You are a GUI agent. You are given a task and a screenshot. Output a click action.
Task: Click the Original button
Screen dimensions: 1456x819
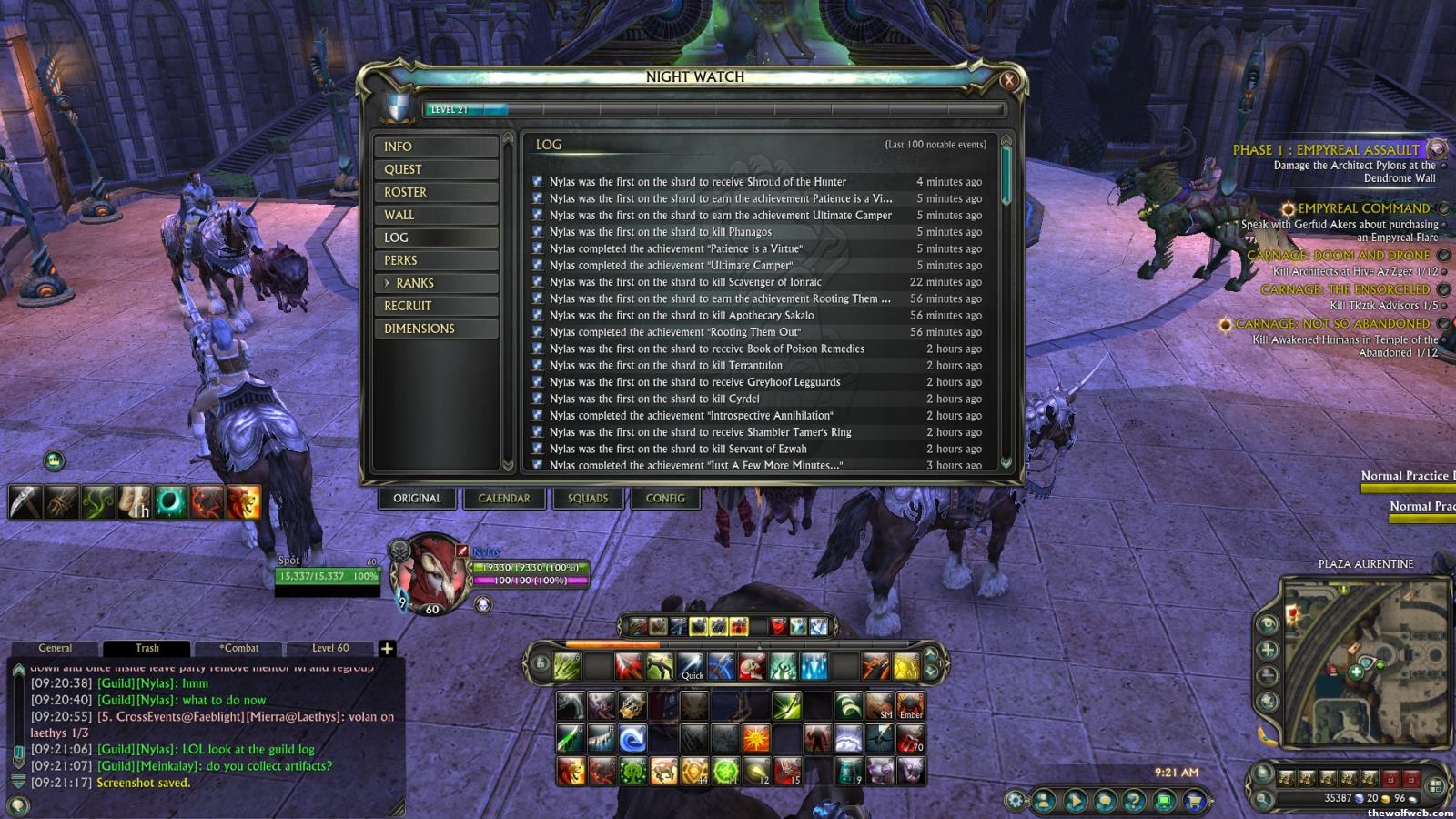[x=417, y=499]
